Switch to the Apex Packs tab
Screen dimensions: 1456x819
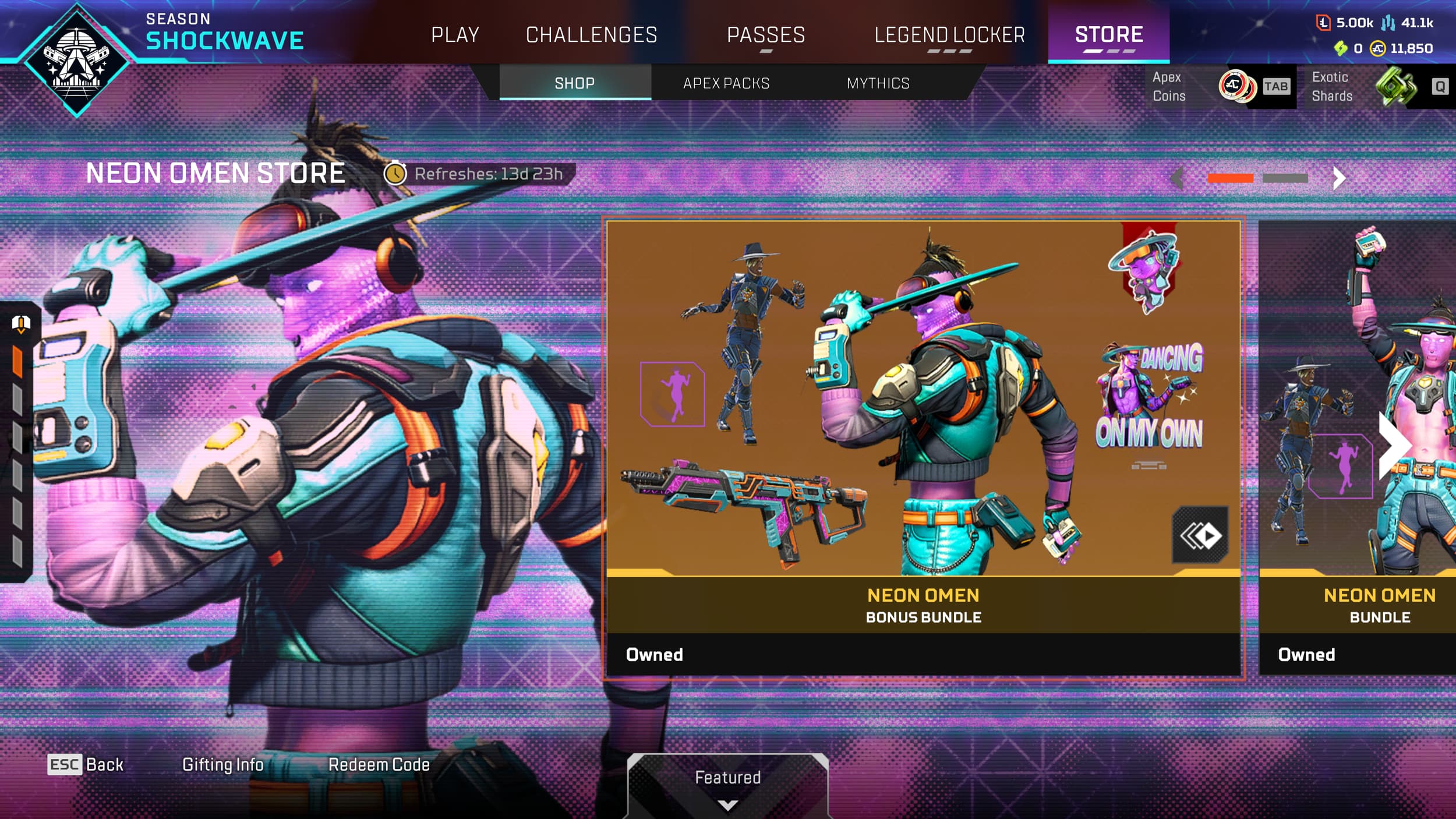tap(725, 83)
